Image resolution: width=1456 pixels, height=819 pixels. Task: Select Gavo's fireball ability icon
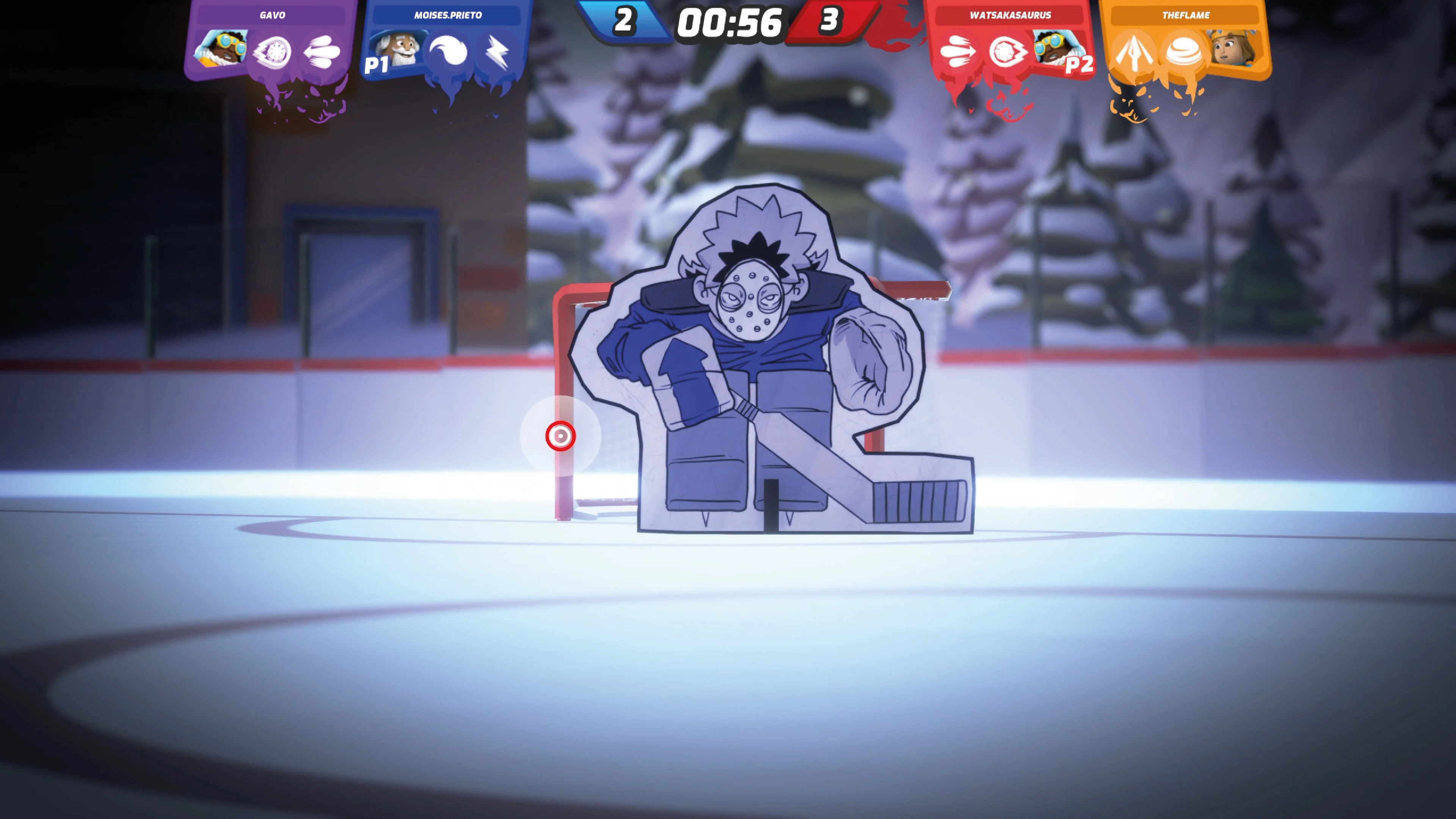(273, 51)
